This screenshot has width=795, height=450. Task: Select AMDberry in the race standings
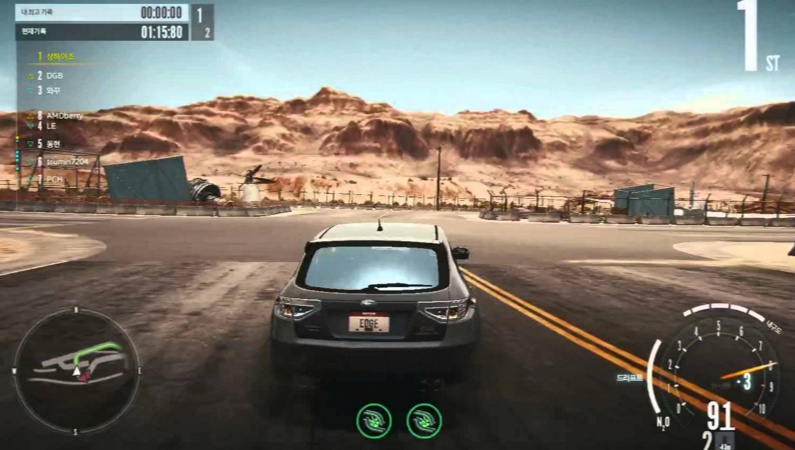[x=62, y=115]
